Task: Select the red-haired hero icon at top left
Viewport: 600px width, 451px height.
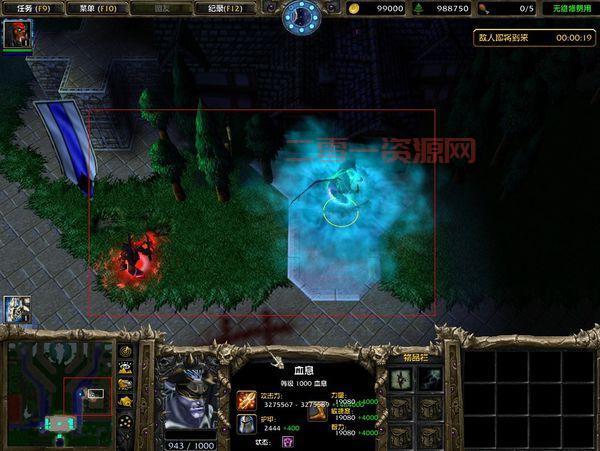Action: click(17, 35)
